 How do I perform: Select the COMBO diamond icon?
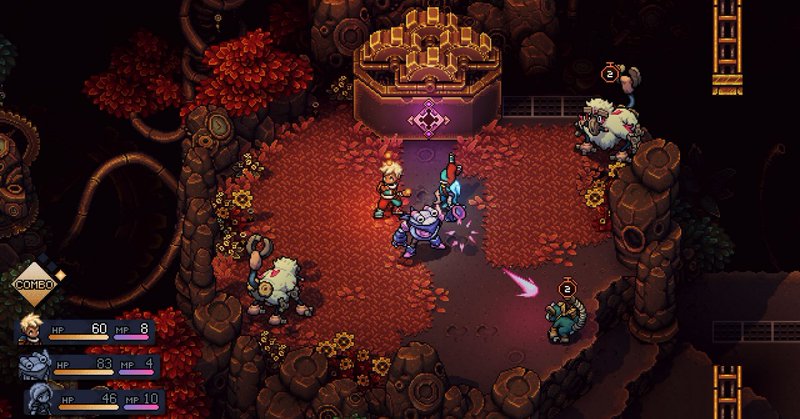point(33,285)
